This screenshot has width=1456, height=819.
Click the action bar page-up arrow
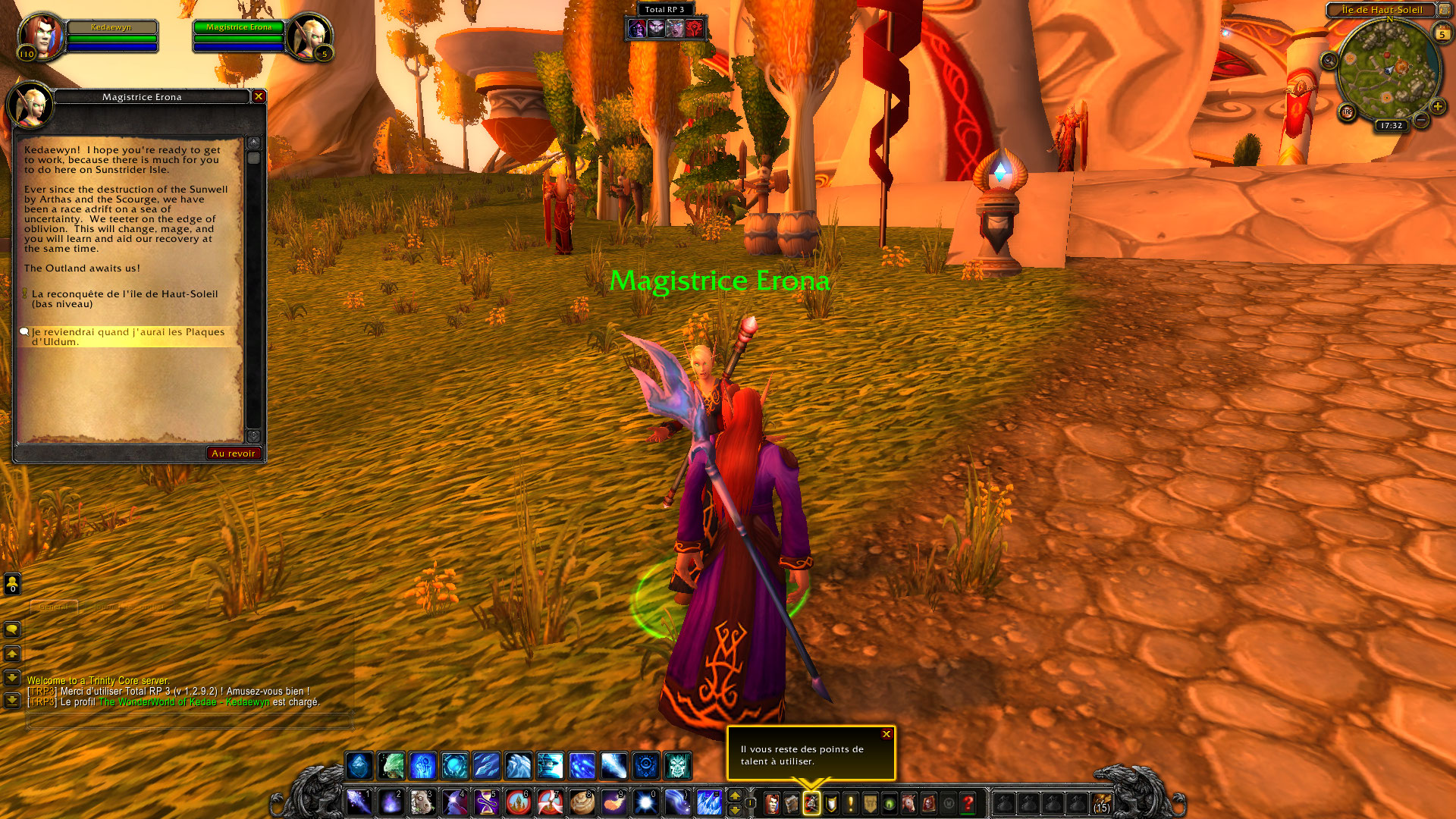pos(735,795)
